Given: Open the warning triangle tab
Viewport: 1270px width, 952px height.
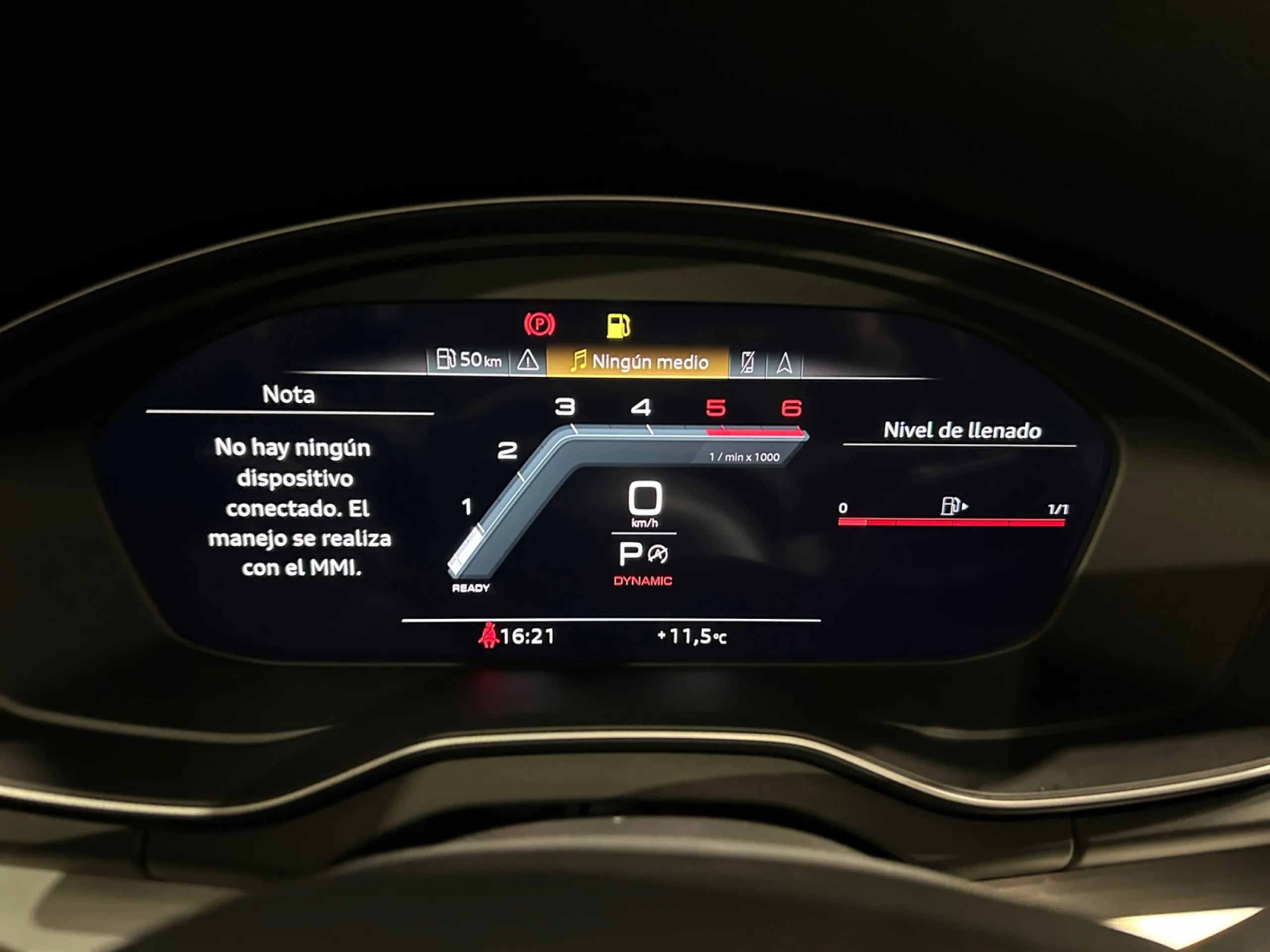Looking at the screenshot, I should pyautogui.click(x=528, y=361).
